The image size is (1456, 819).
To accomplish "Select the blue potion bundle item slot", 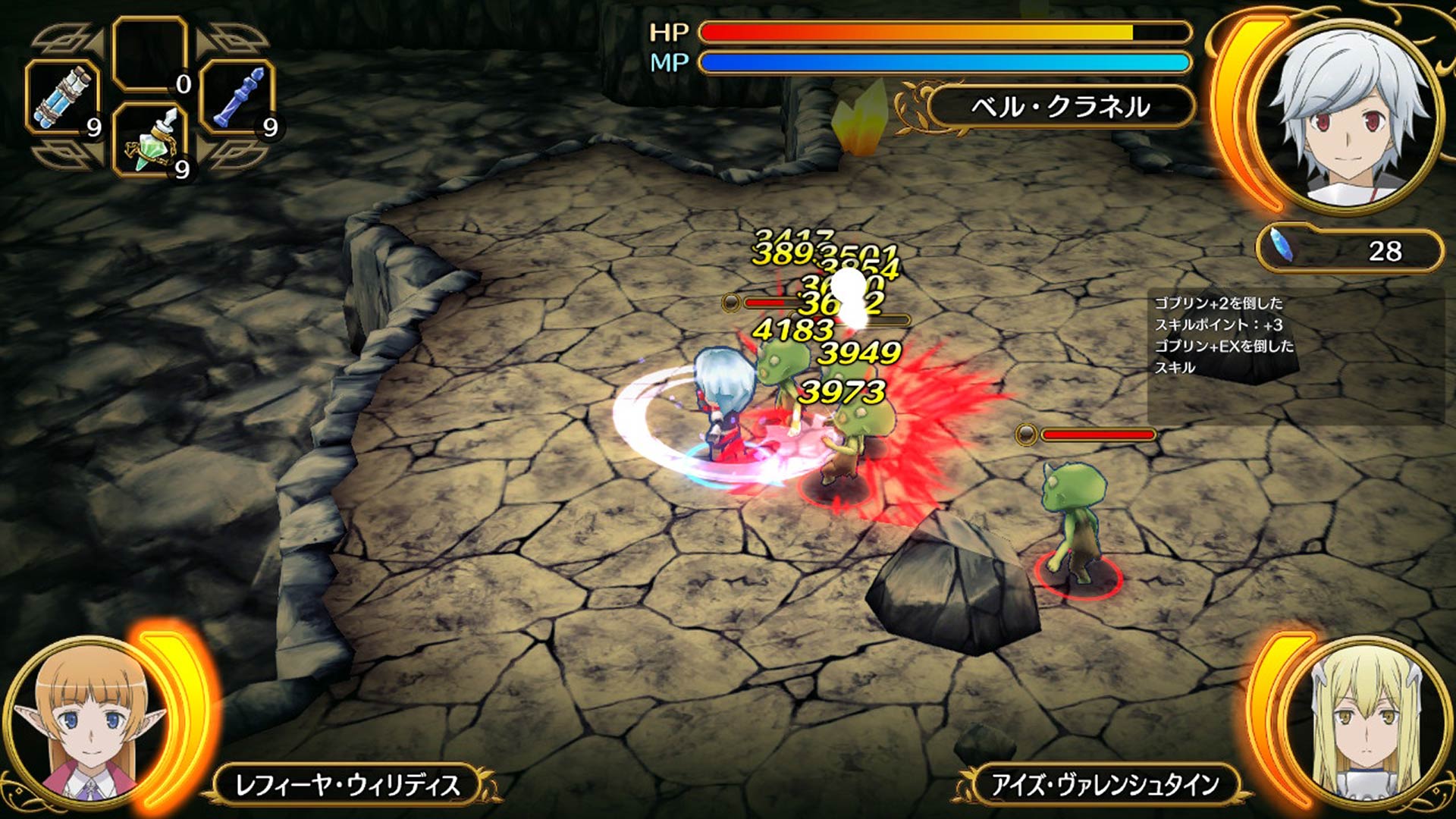I will tap(62, 97).
